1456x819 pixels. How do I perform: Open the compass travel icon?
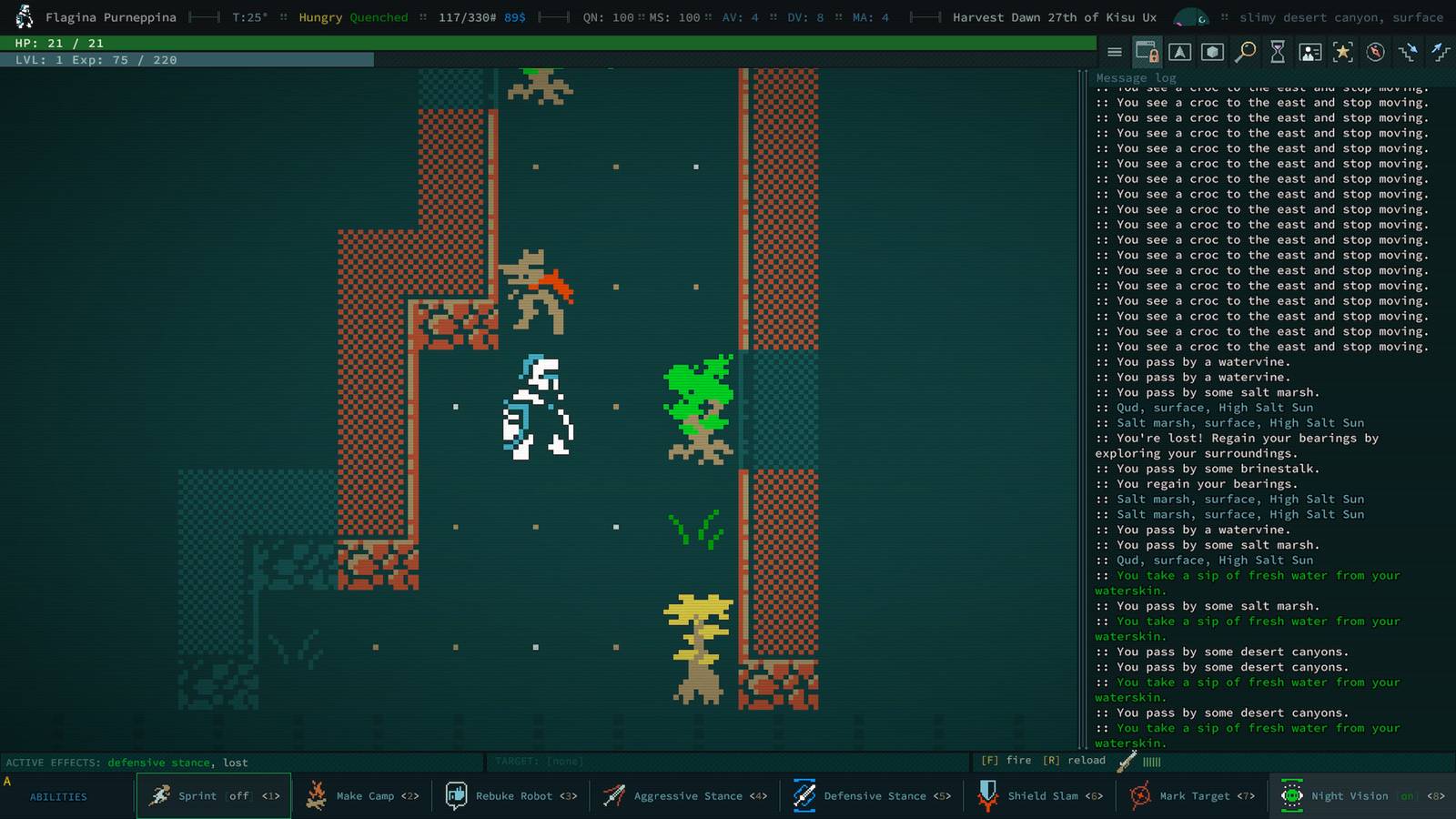coord(1374,52)
